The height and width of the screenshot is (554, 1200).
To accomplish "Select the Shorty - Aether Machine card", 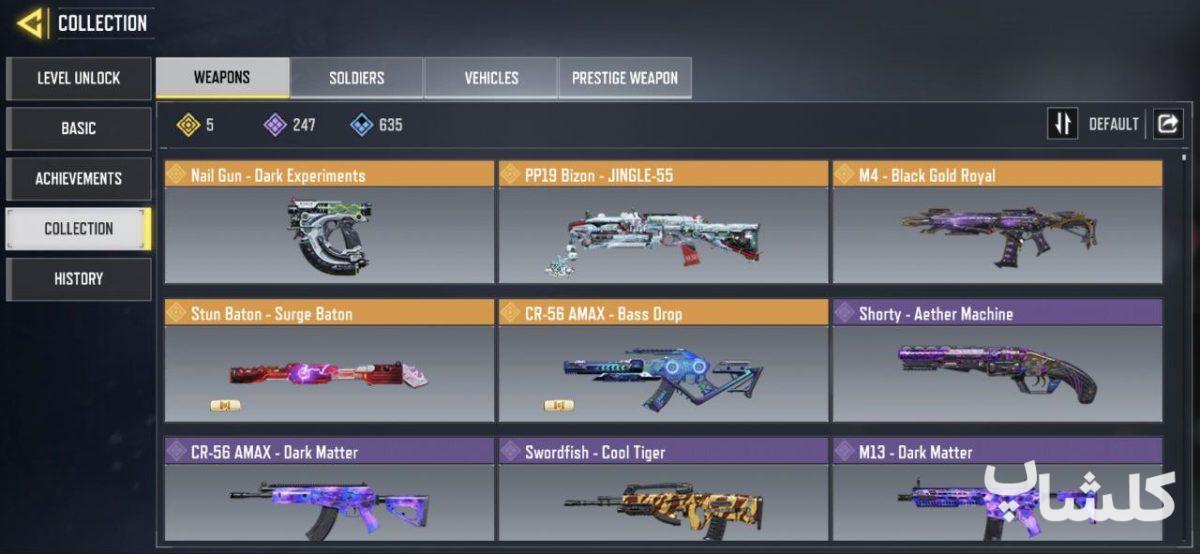I will click(x=997, y=361).
